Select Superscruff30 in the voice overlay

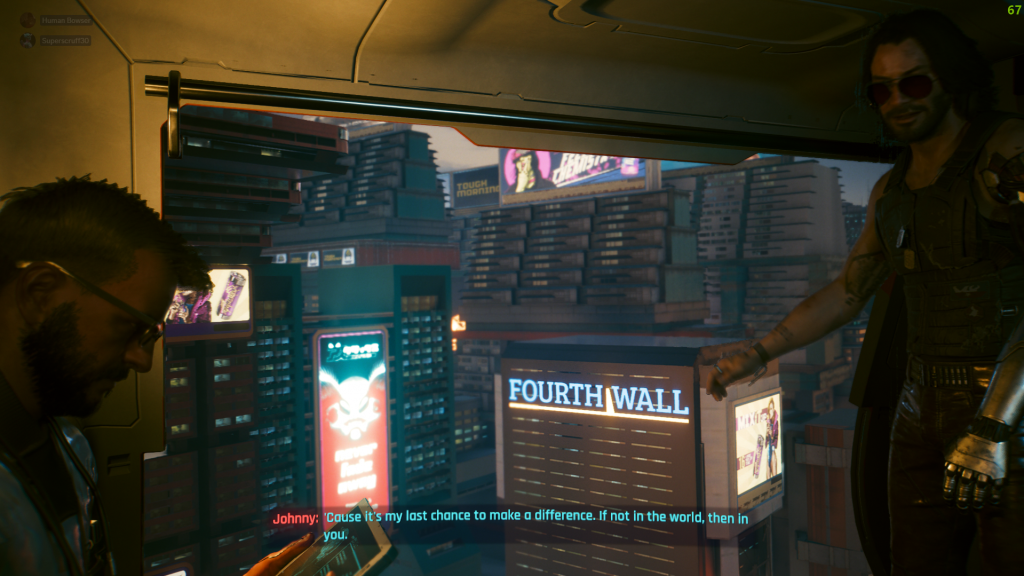(64, 41)
